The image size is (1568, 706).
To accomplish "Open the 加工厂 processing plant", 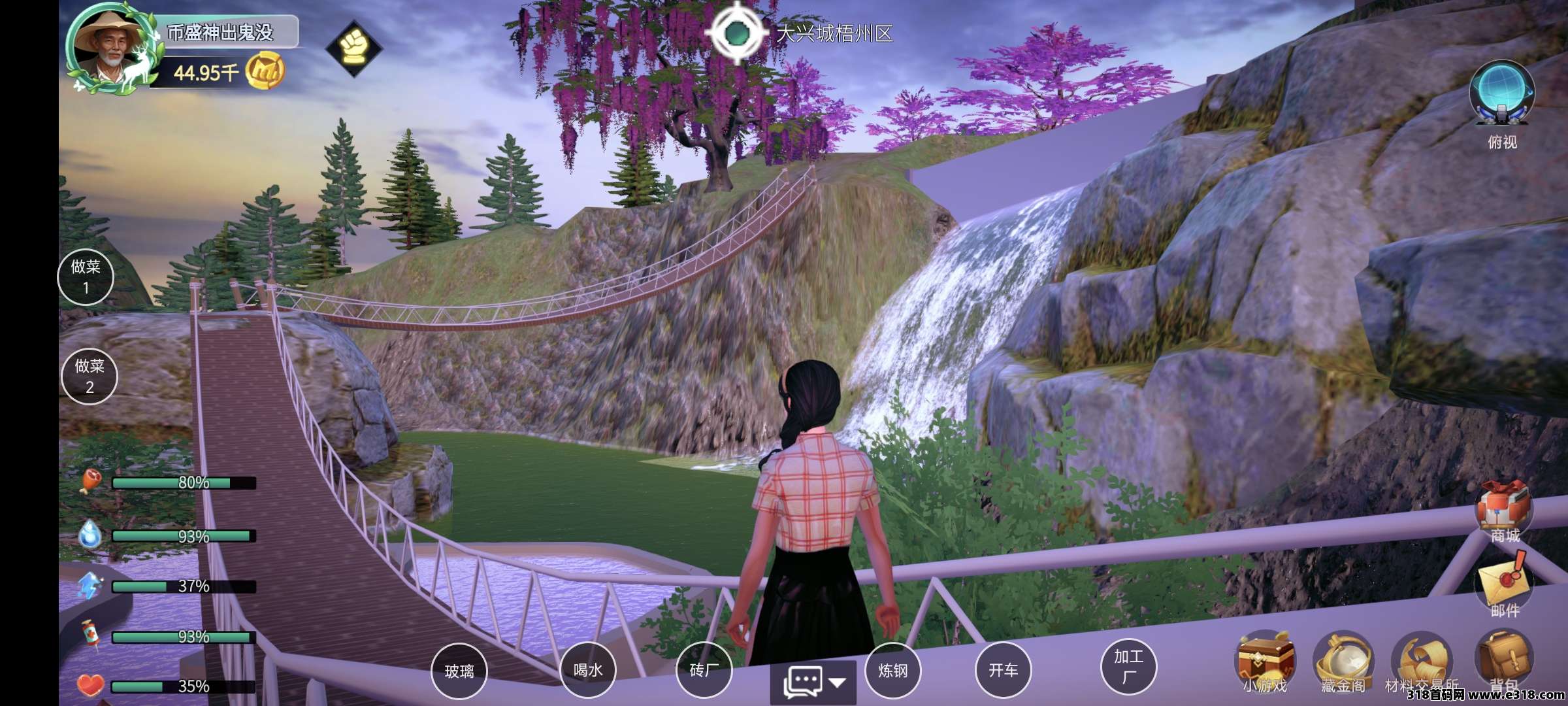I will (x=1128, y=666).
